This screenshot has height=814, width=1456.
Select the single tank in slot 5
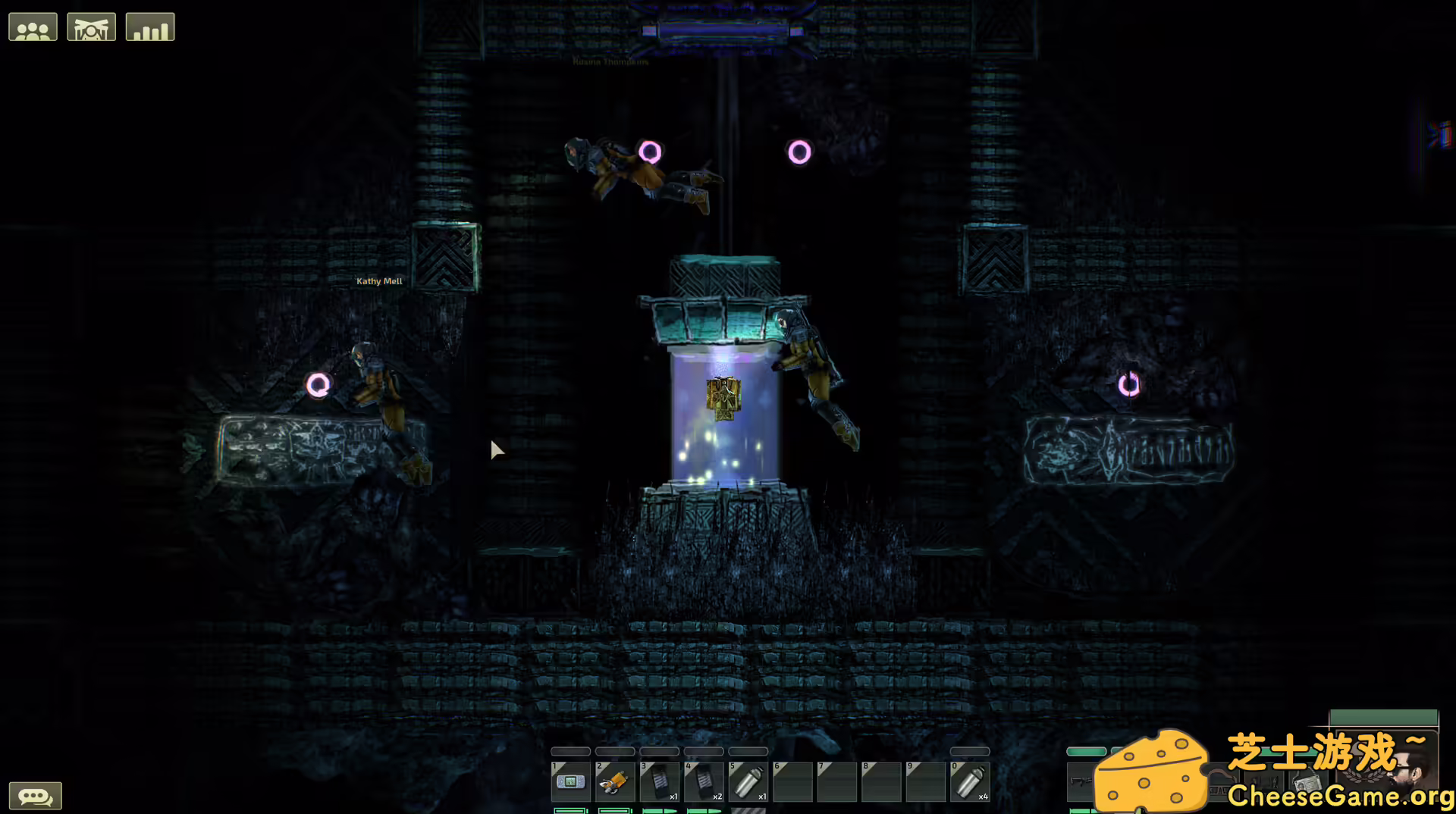(748, 781)
